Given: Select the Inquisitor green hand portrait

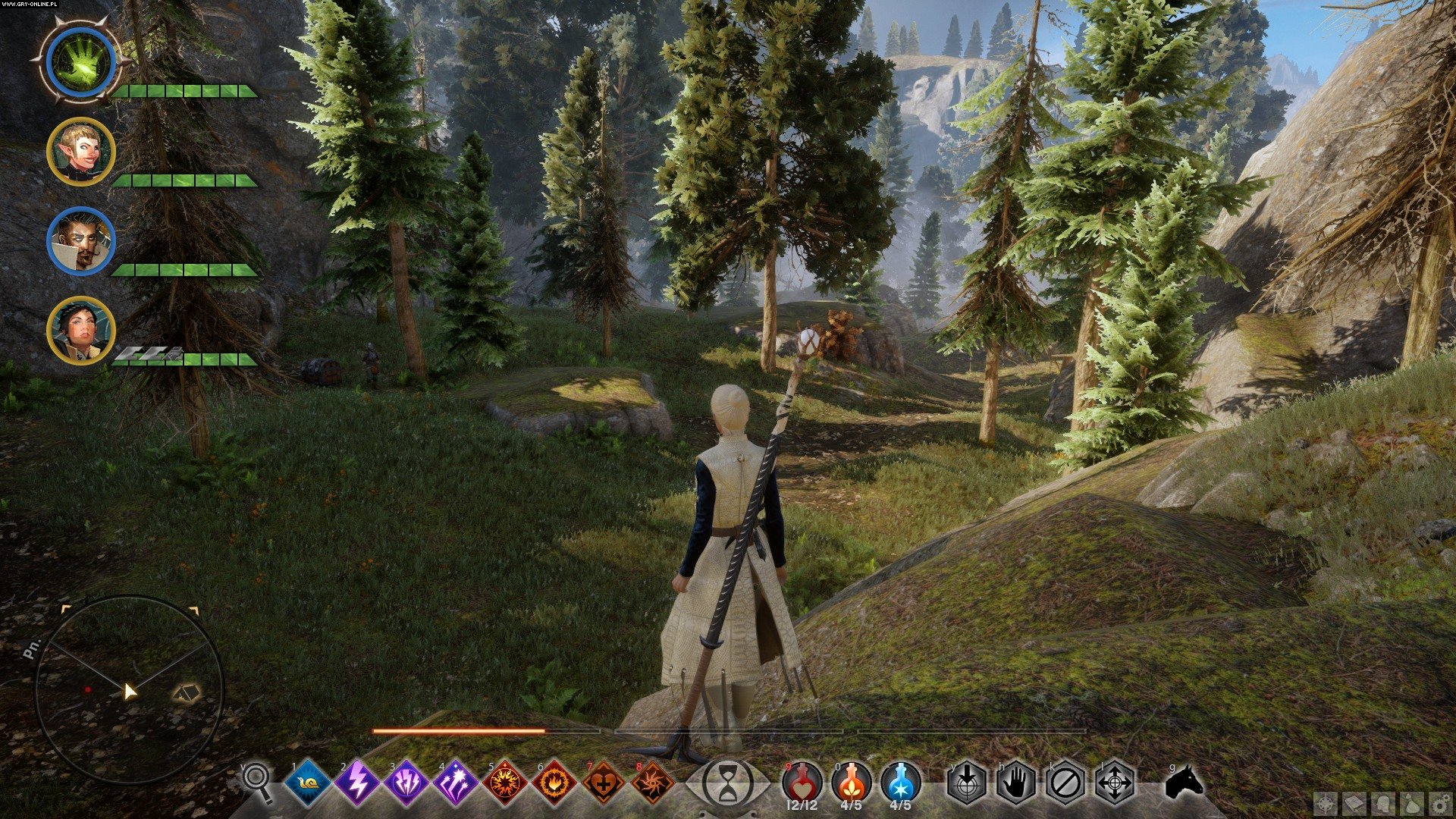Looking at the screenshot, I should click(80, 62).
